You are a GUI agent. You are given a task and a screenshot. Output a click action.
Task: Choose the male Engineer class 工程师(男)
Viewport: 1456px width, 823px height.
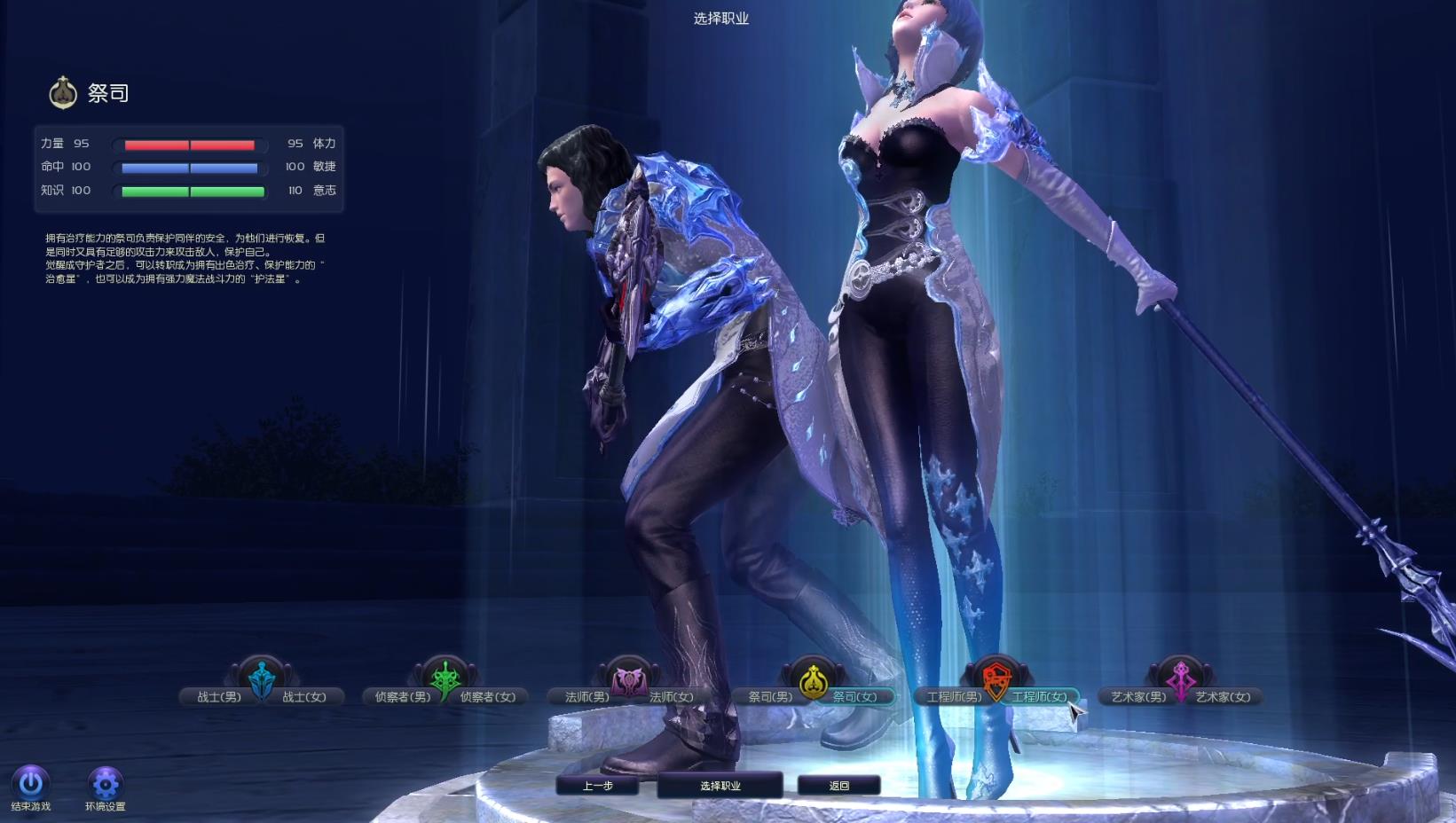coord(954,697)
